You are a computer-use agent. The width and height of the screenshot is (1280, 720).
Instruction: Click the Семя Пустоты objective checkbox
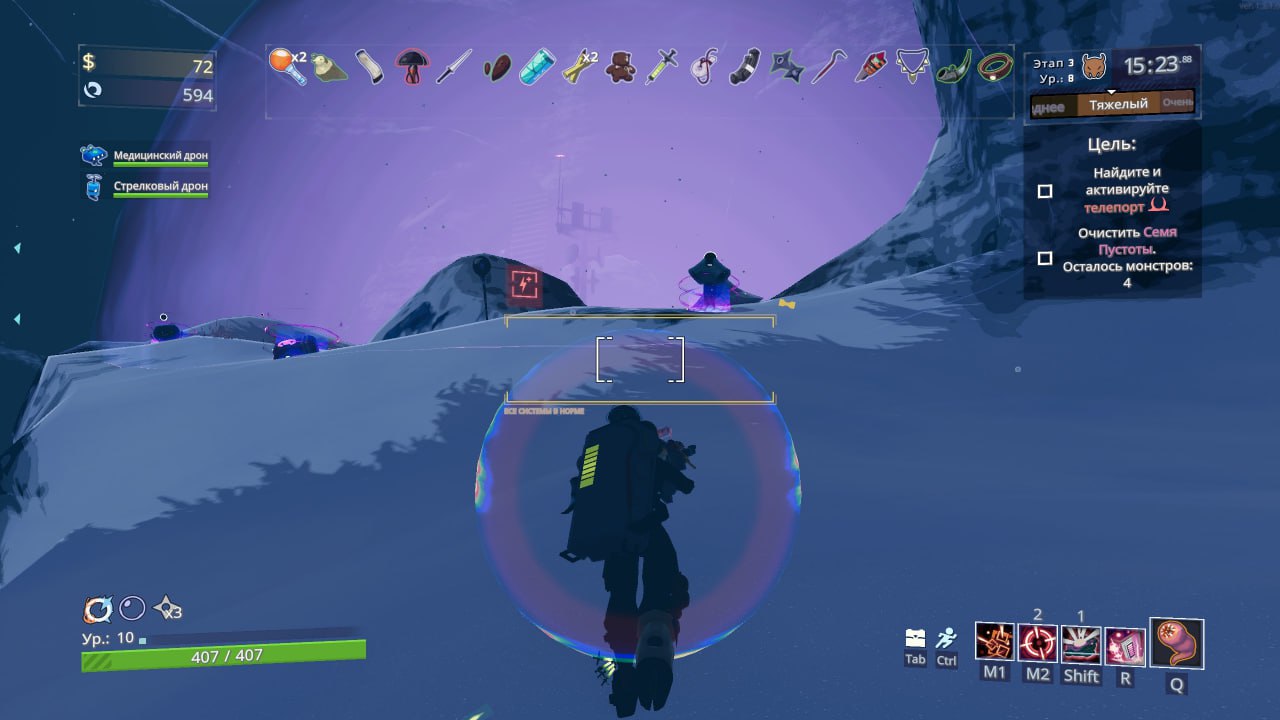pyautogui.click(x=1045, y=258)
